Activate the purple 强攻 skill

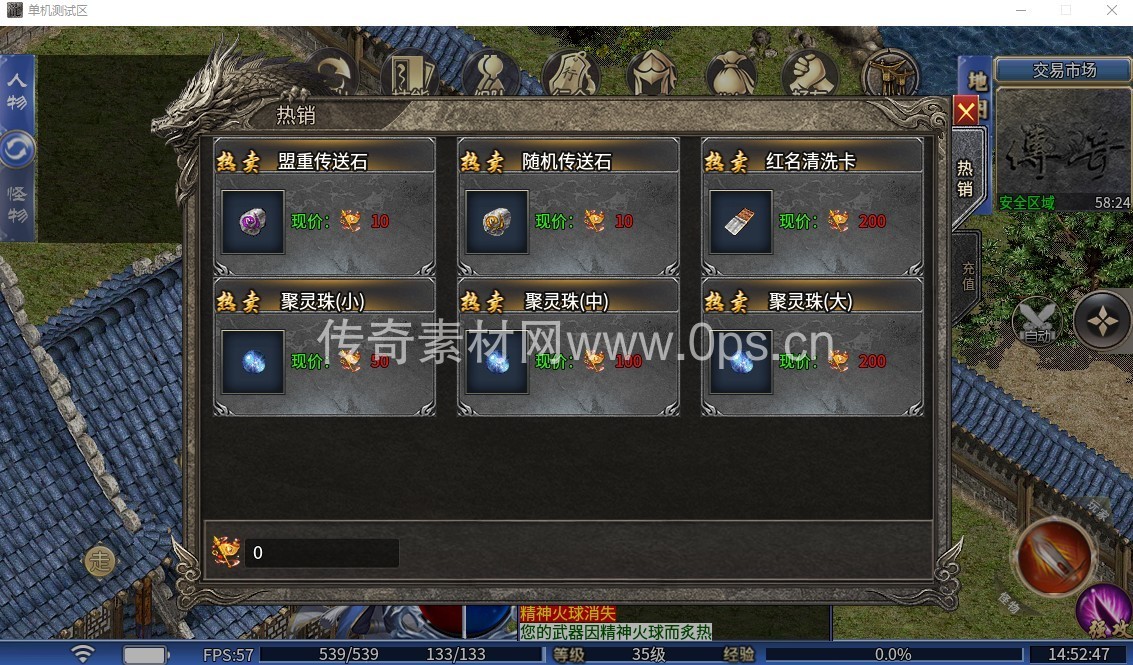[1105, 611]
